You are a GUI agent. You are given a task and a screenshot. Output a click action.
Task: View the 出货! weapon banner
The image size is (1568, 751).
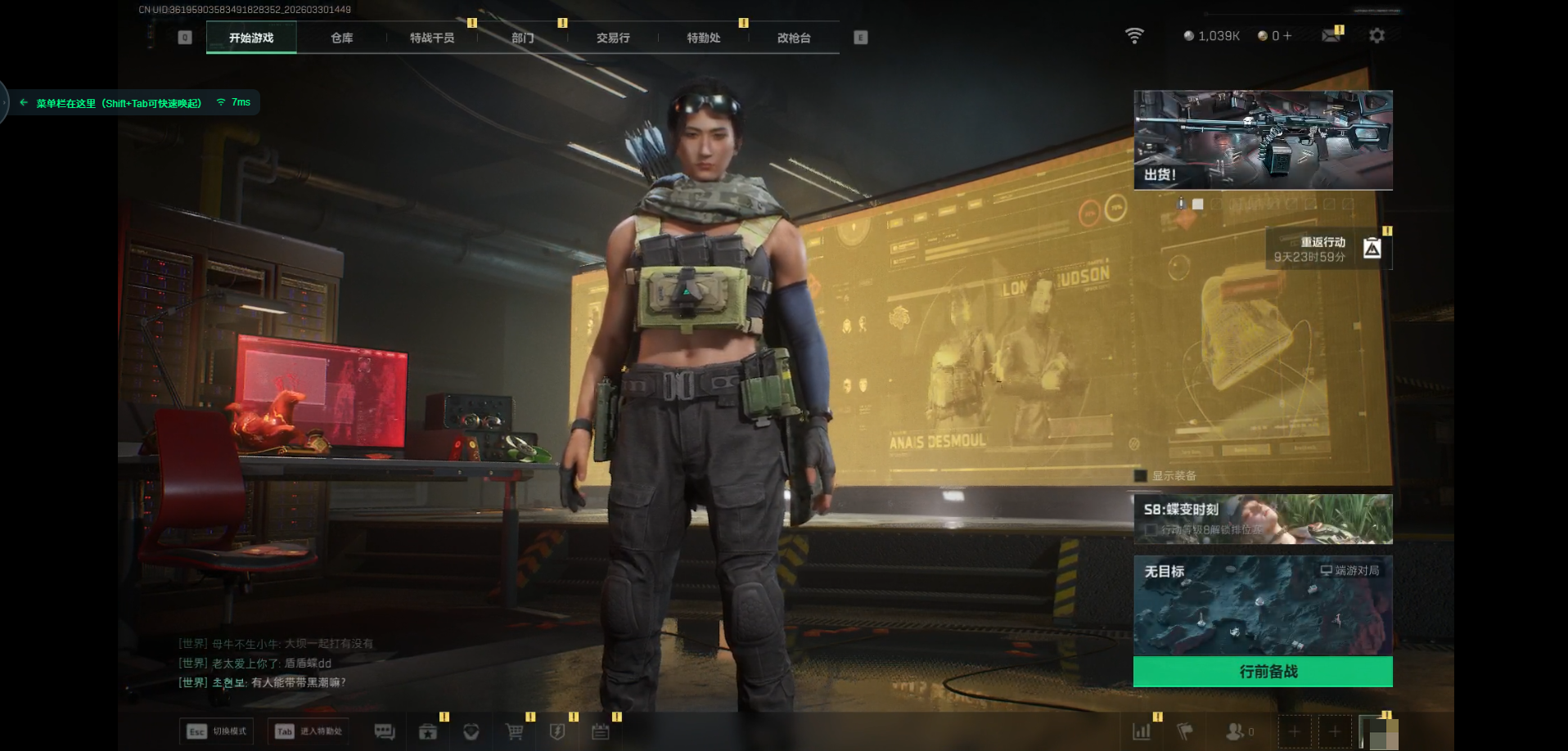1263,140
